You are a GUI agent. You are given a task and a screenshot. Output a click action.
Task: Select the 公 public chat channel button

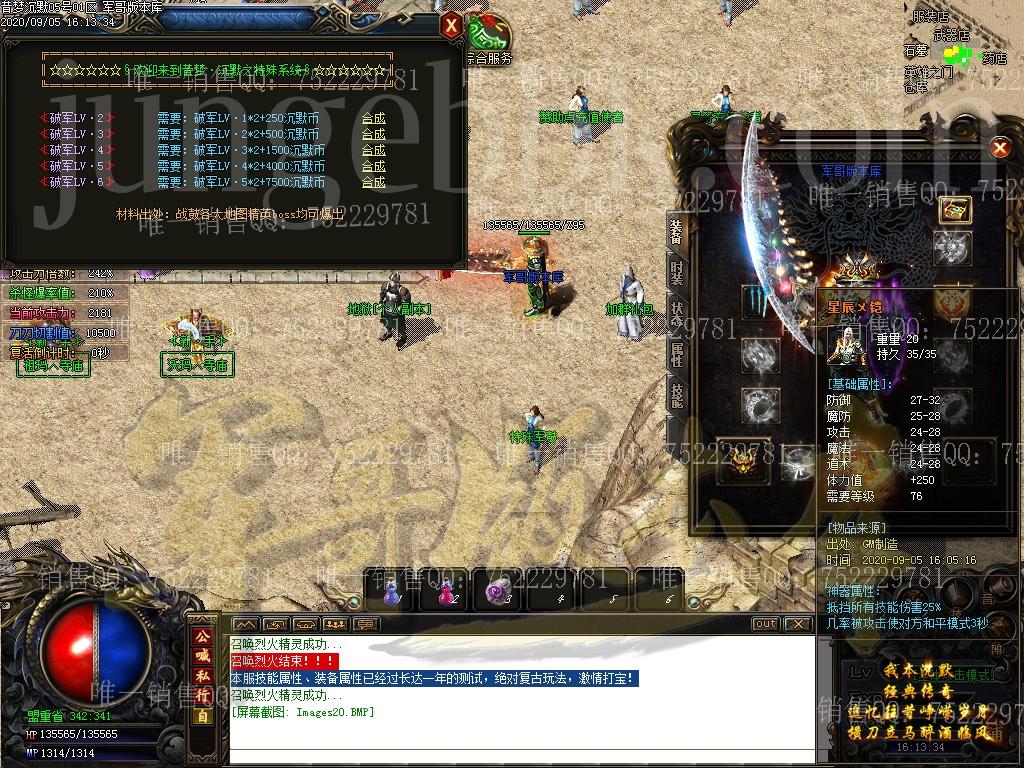(203, 636)
